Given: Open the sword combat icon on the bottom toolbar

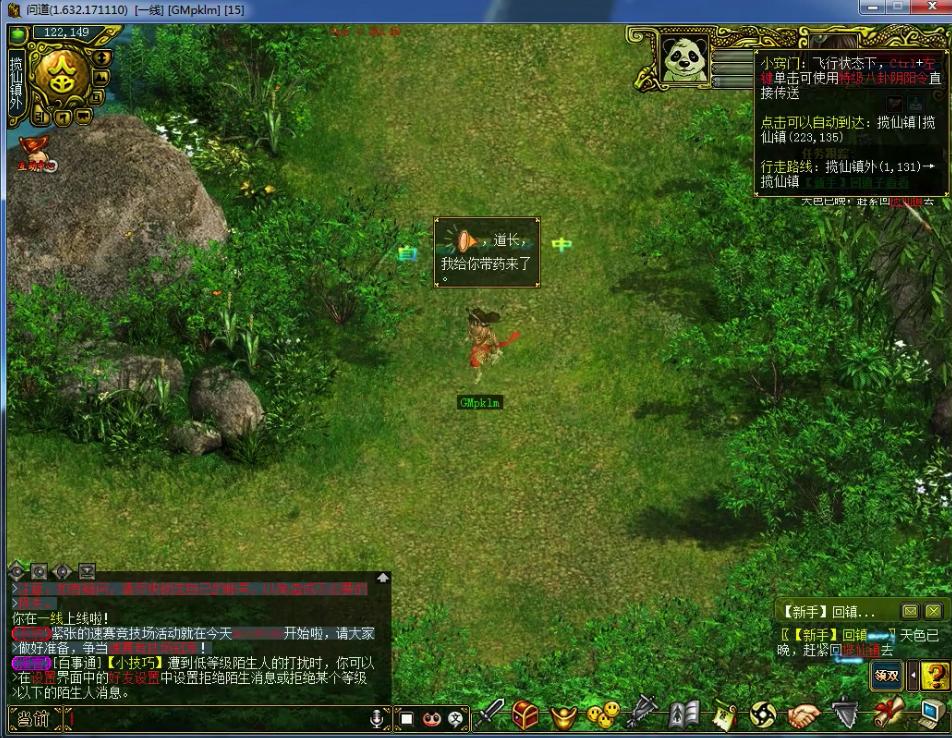Looking at the screenshot, I should click(490, 714).
